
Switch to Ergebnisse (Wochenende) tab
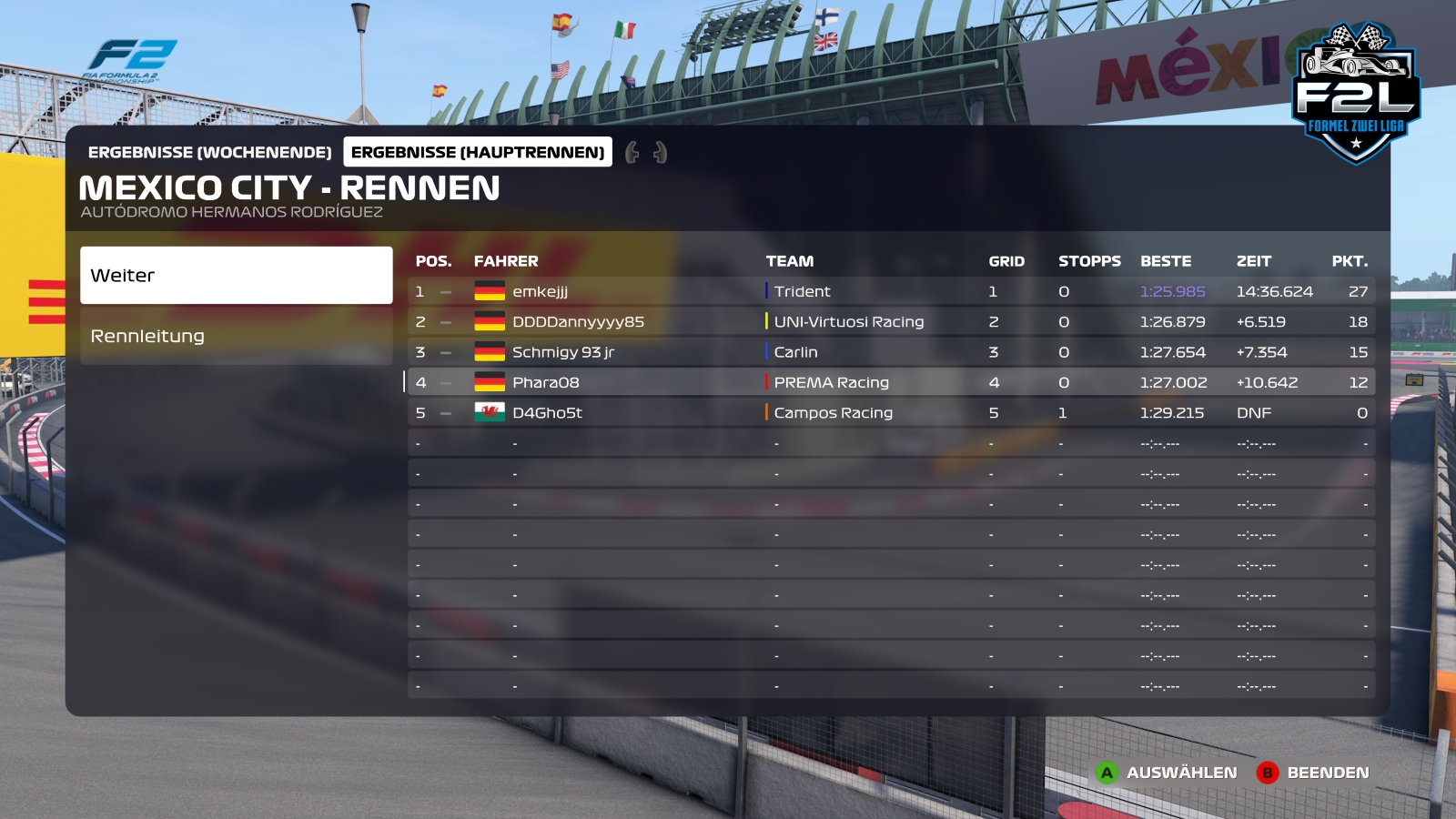[209, 152]
